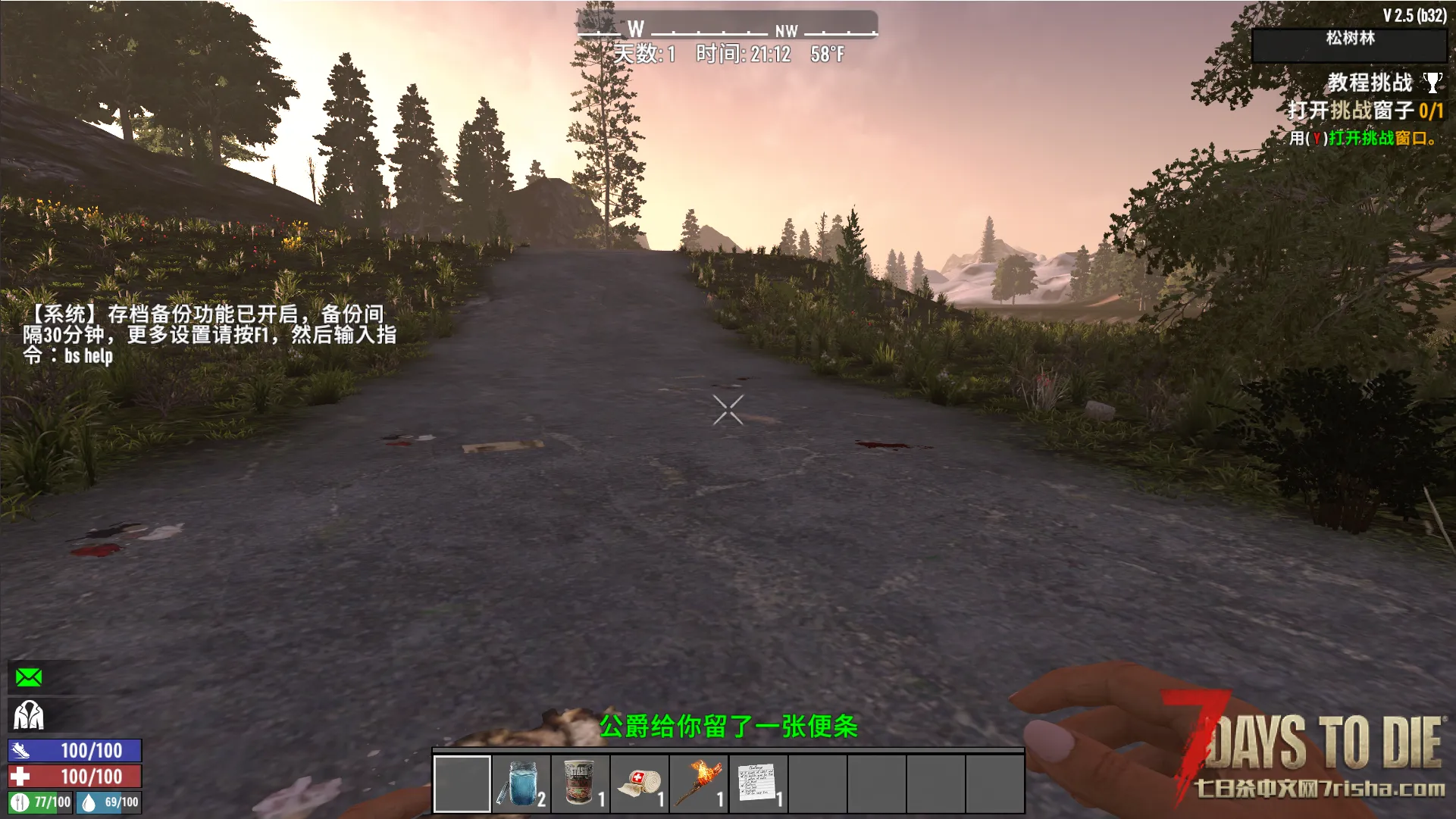Equip the burning torch from the hotbar
This screenshot has width=1456, height=819.
coord(699,784)
